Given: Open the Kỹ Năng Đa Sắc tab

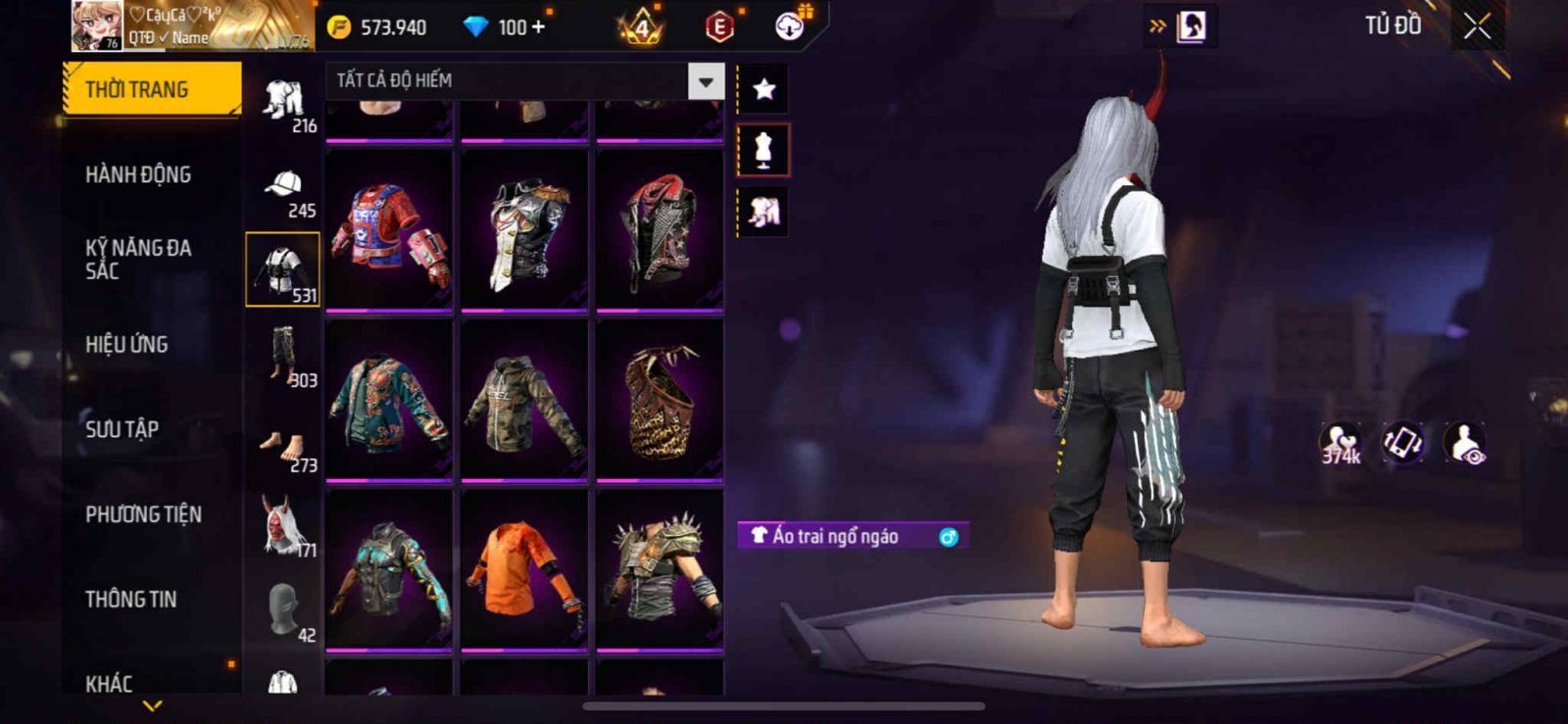Looking at the screenshot, I should tap(138, 259).
